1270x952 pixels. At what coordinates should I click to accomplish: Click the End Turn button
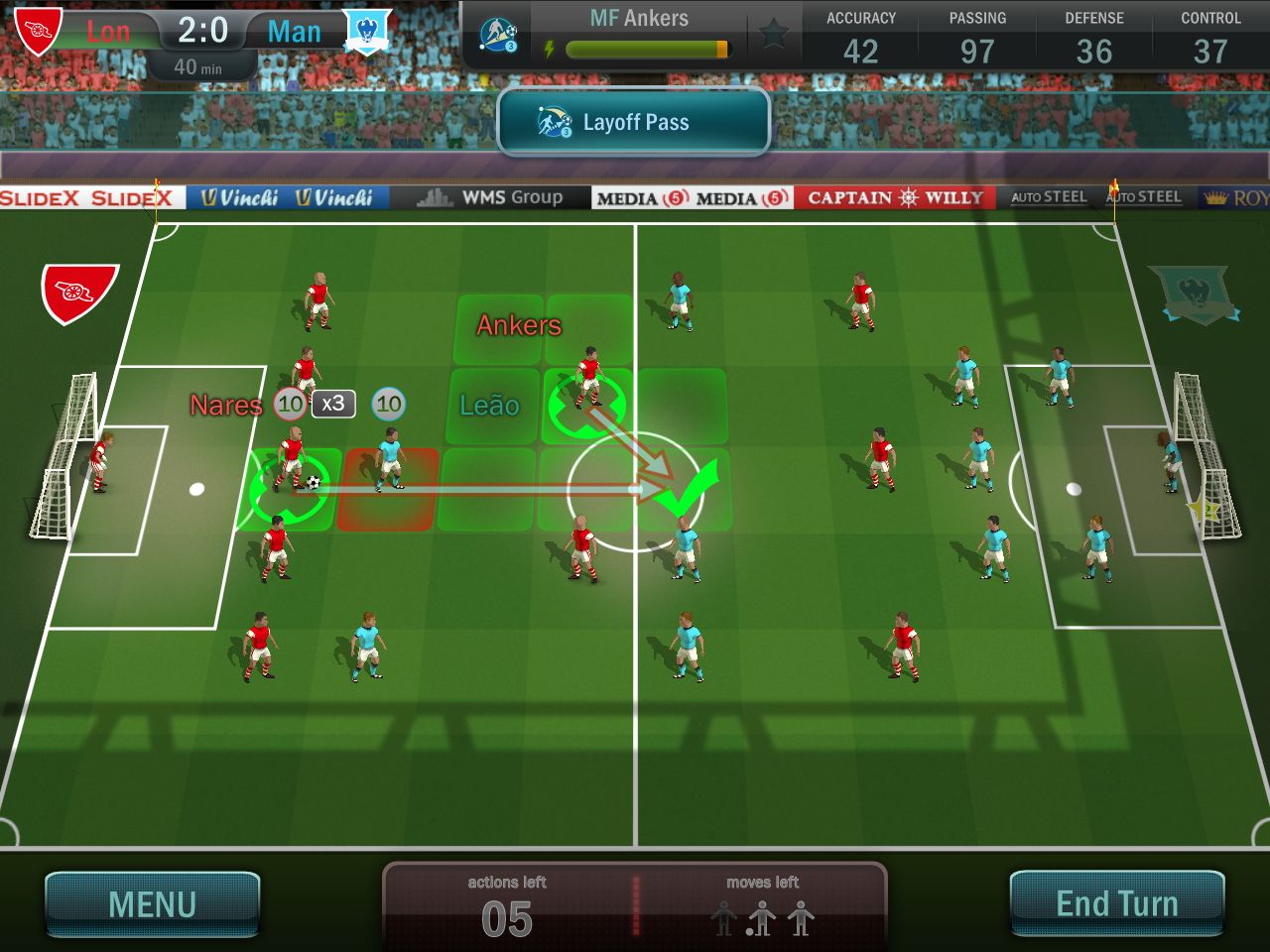coord(1116,903)
